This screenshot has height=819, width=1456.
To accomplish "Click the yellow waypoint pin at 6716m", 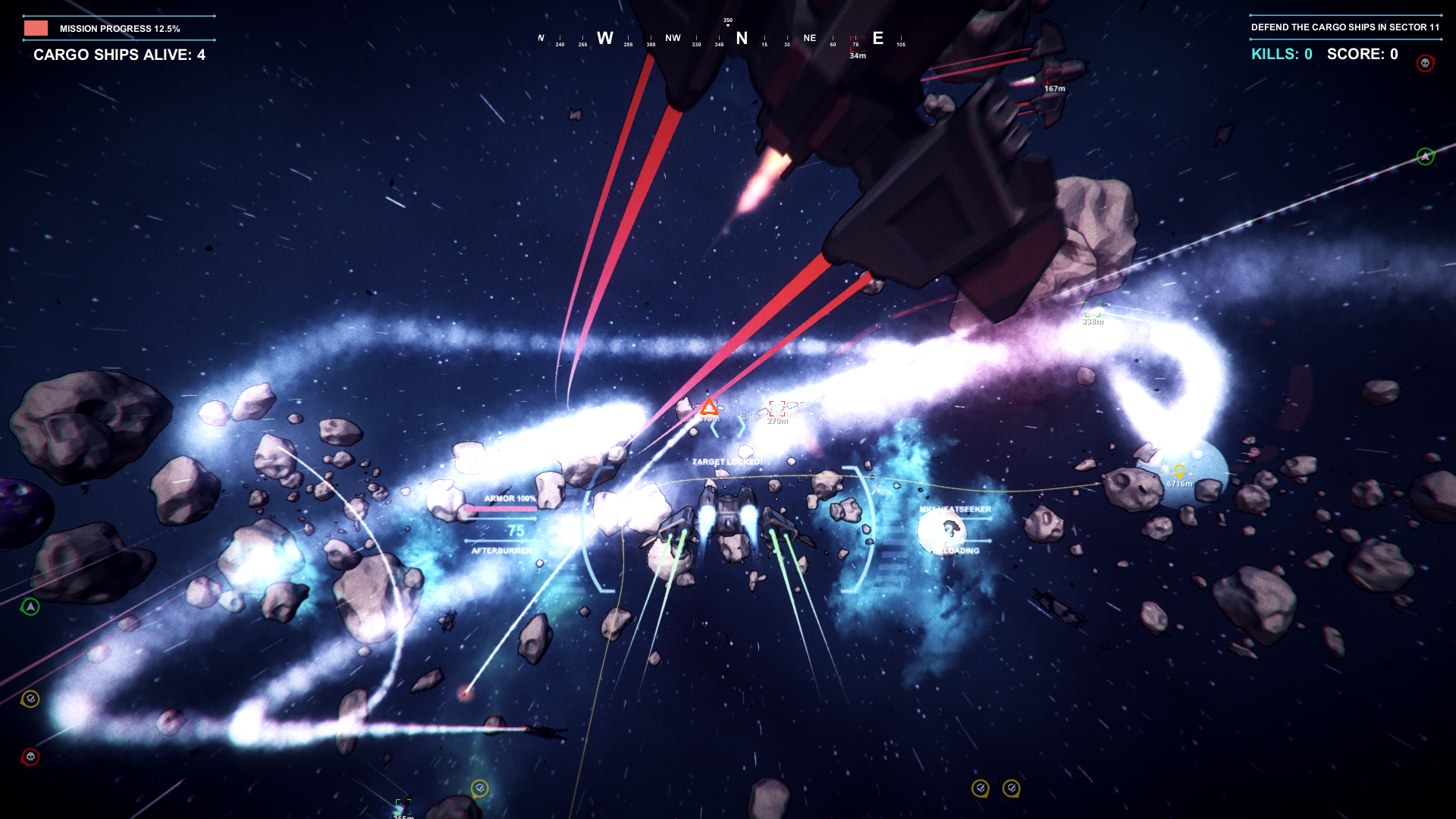I will 1179,471.
